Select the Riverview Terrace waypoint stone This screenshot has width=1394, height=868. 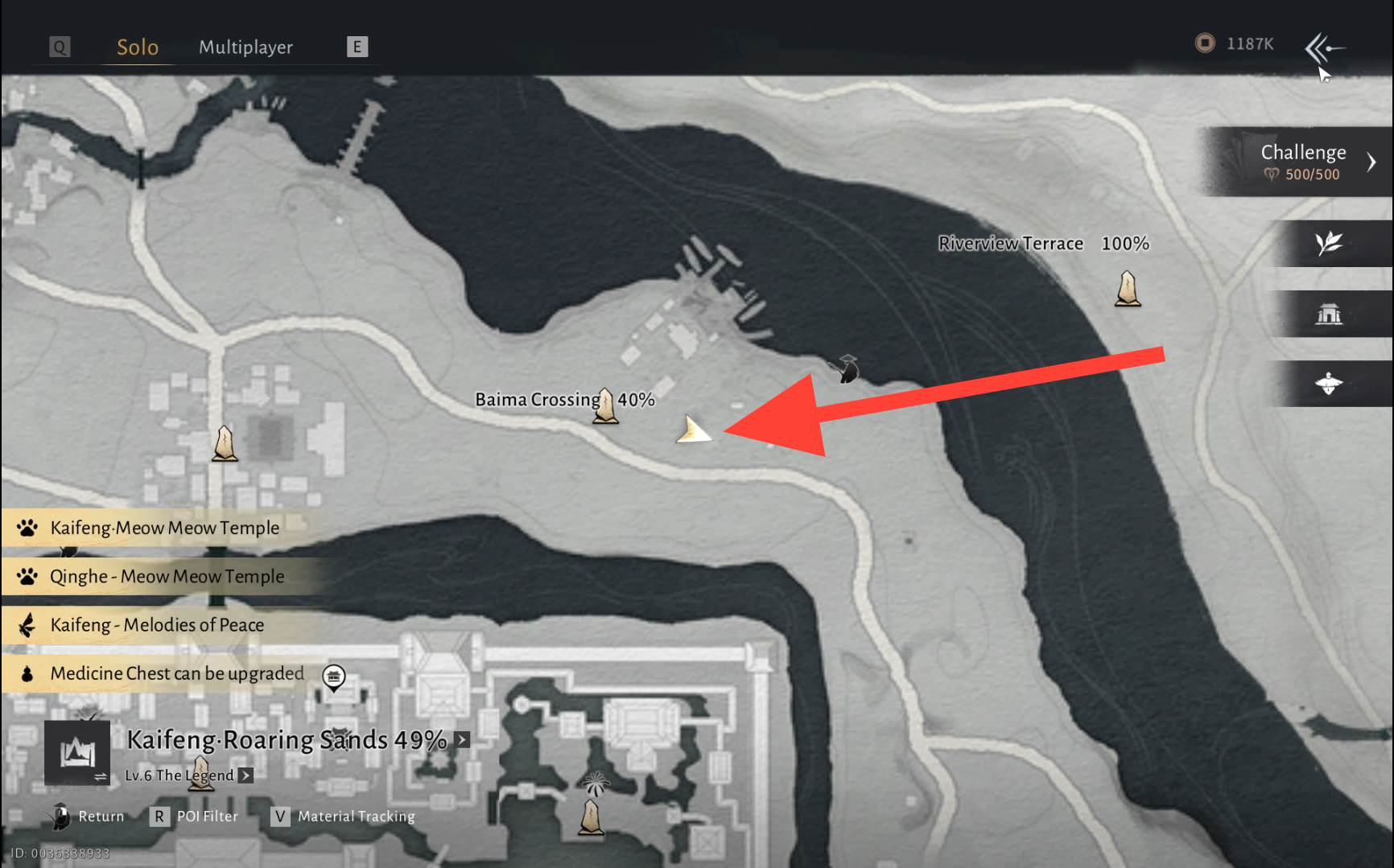[1128, 289]
